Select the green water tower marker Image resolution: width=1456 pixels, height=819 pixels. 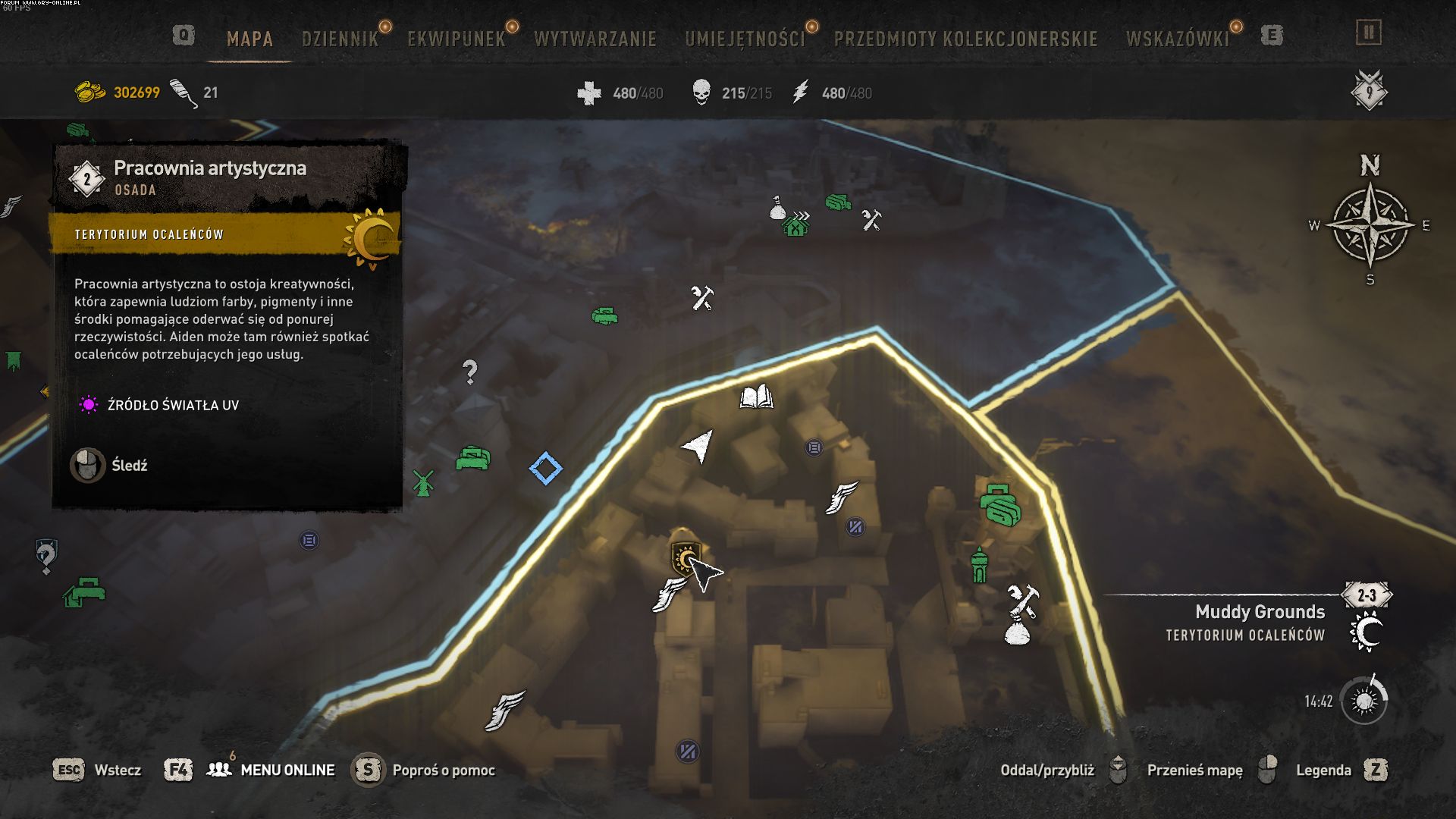click(x=980, y=565)
